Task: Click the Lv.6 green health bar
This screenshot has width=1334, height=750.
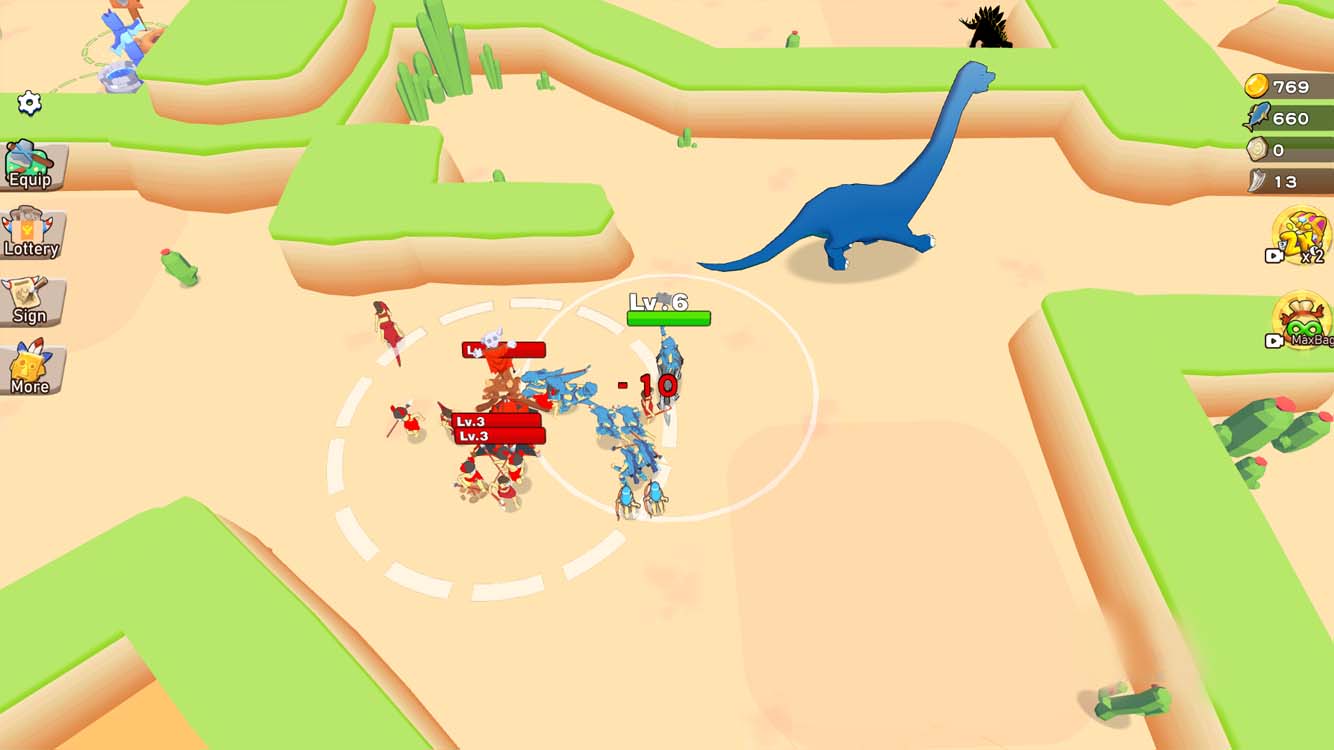Action: pos(668,316)
